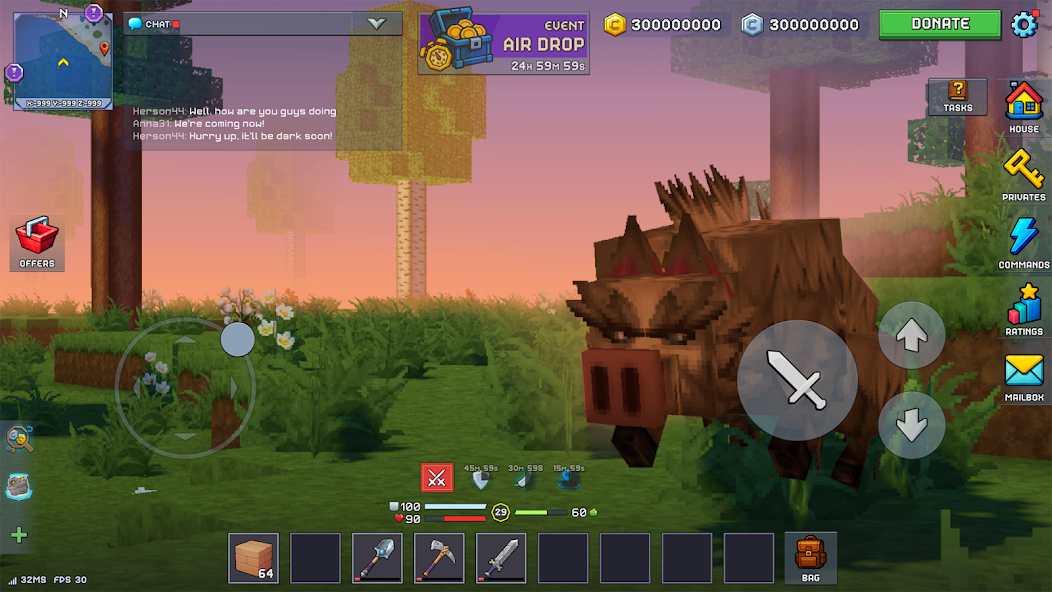Tap the red crossed swords icon
This screenshot has width=1052, height=592.
point(436,478)
